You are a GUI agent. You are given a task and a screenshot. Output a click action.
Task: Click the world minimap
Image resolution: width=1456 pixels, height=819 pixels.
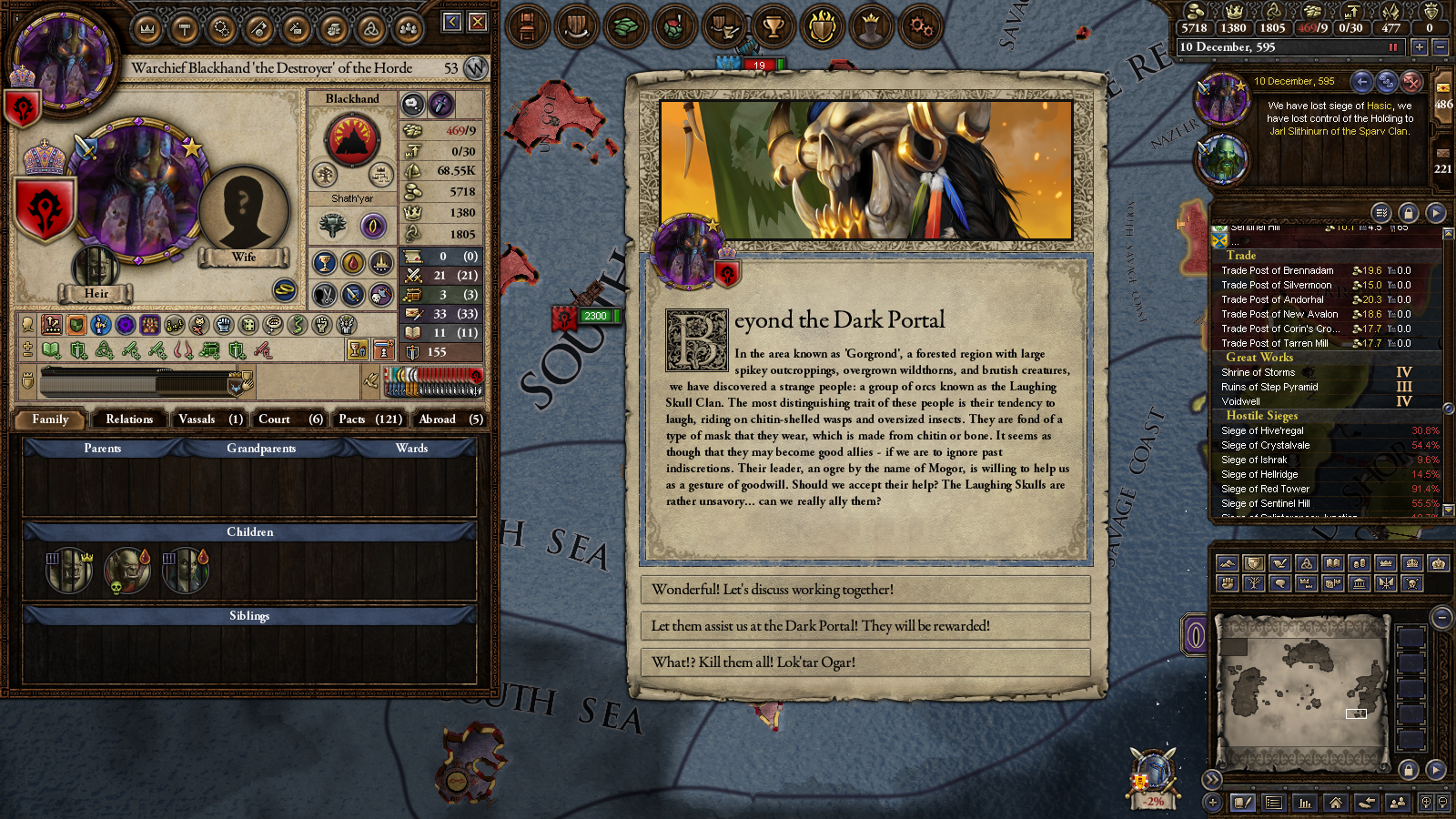click(x=1301, y=692)
